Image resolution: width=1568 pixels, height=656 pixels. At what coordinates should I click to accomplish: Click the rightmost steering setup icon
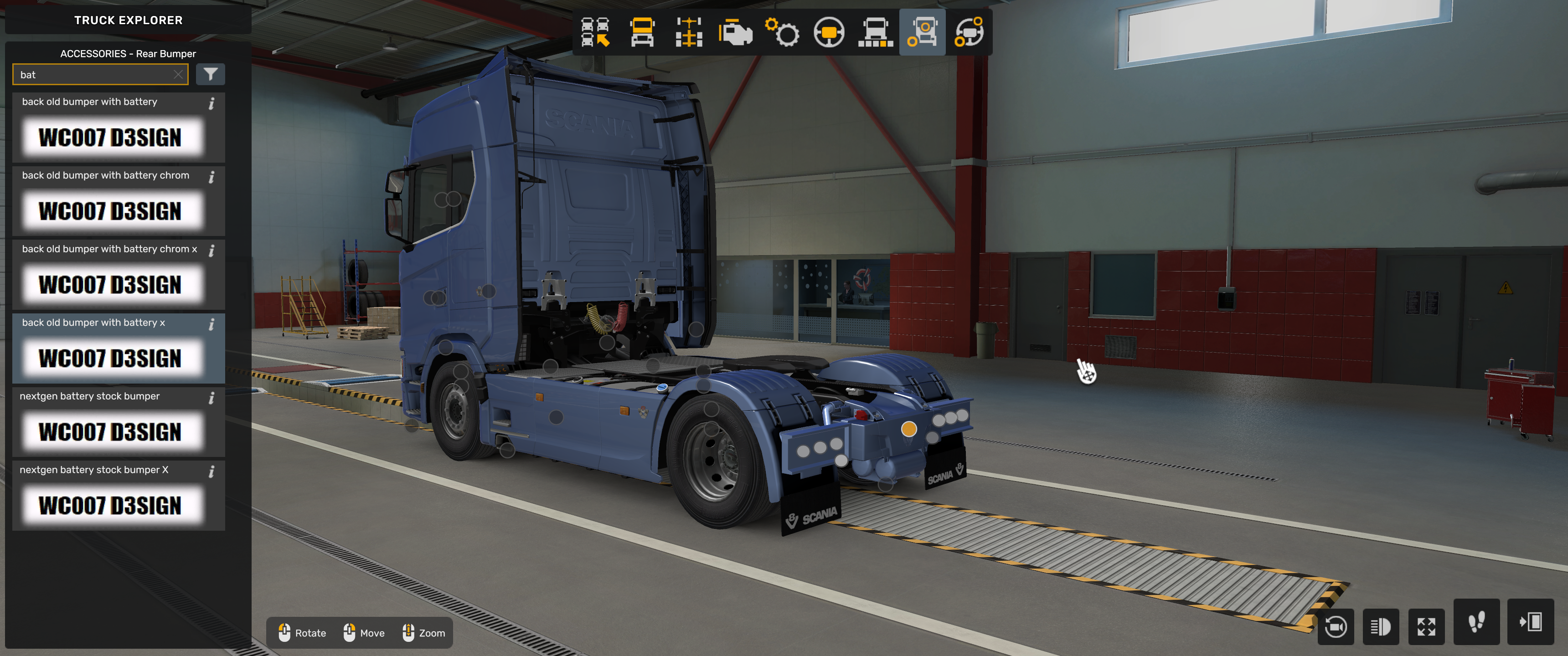click(x=970, y=32)
